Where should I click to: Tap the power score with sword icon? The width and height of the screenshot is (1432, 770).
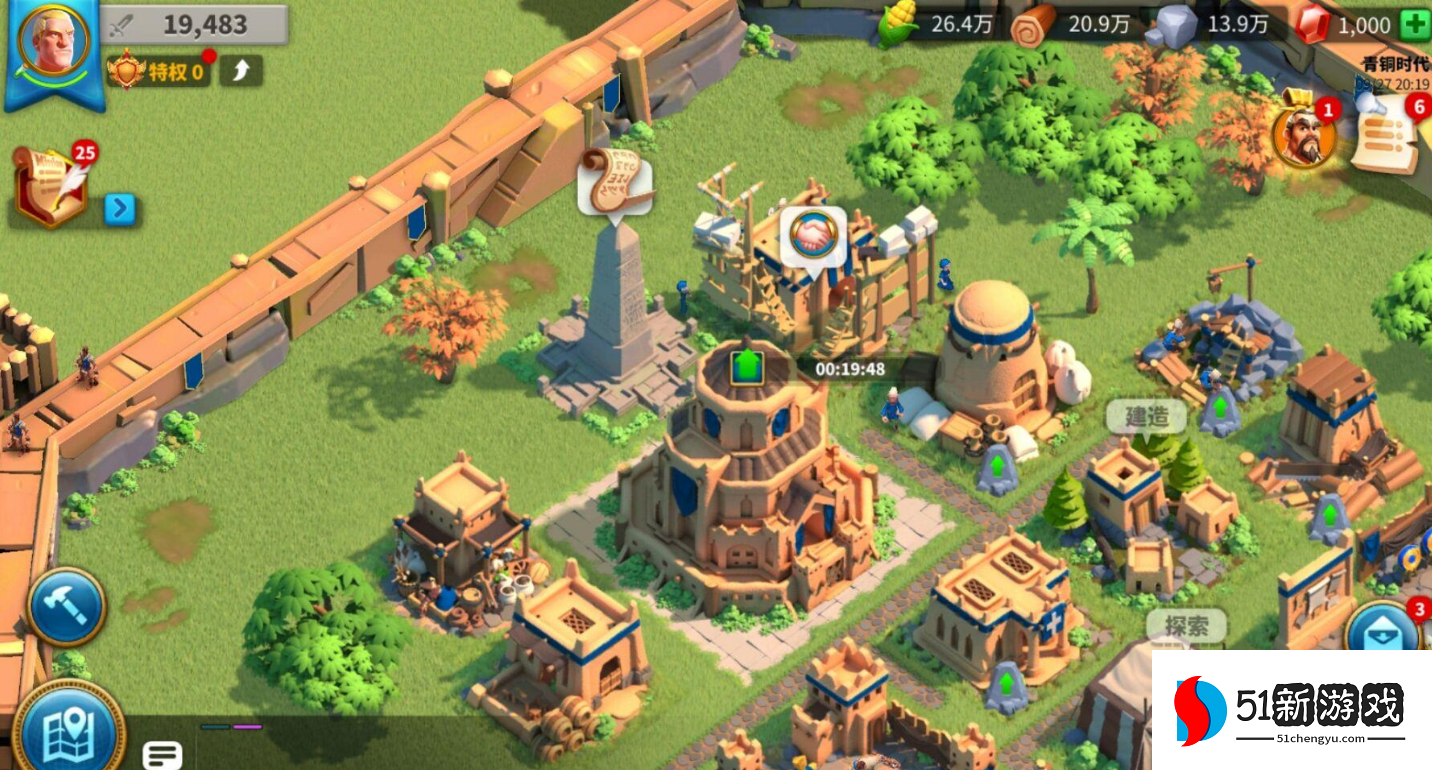(196, 25)
